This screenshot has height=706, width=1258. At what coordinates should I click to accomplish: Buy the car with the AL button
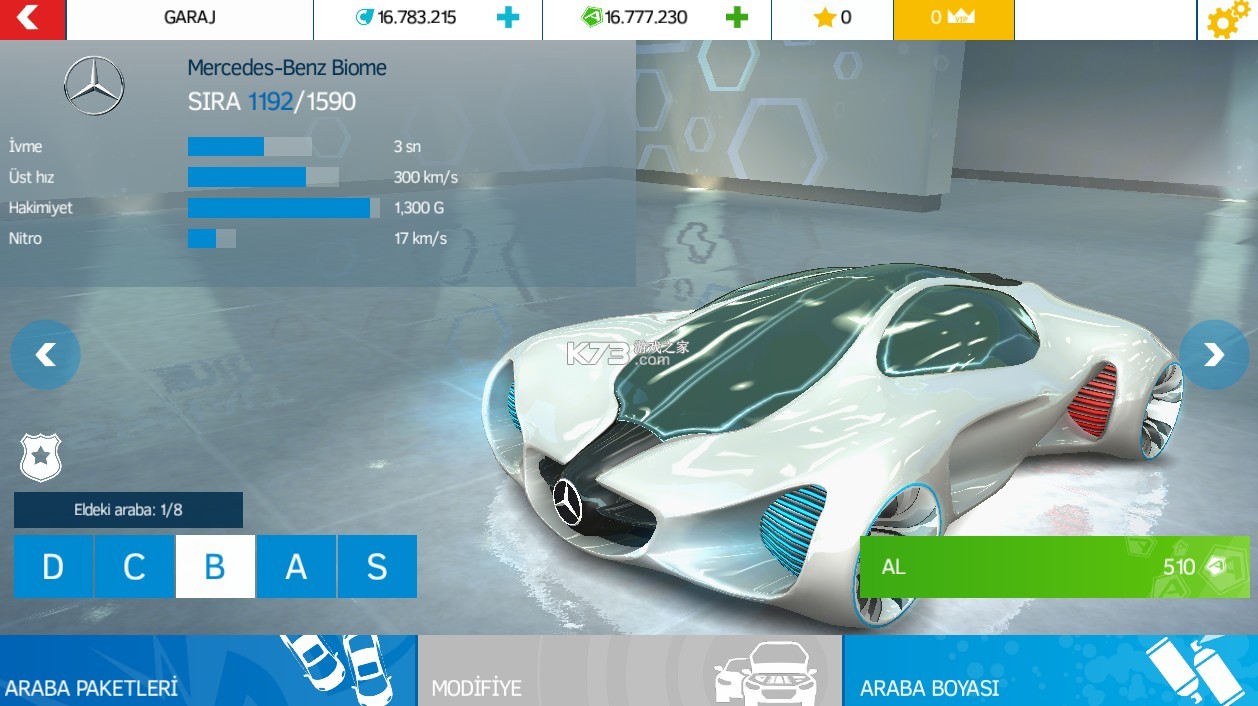pyautogui.click(x=1054, y=567)
